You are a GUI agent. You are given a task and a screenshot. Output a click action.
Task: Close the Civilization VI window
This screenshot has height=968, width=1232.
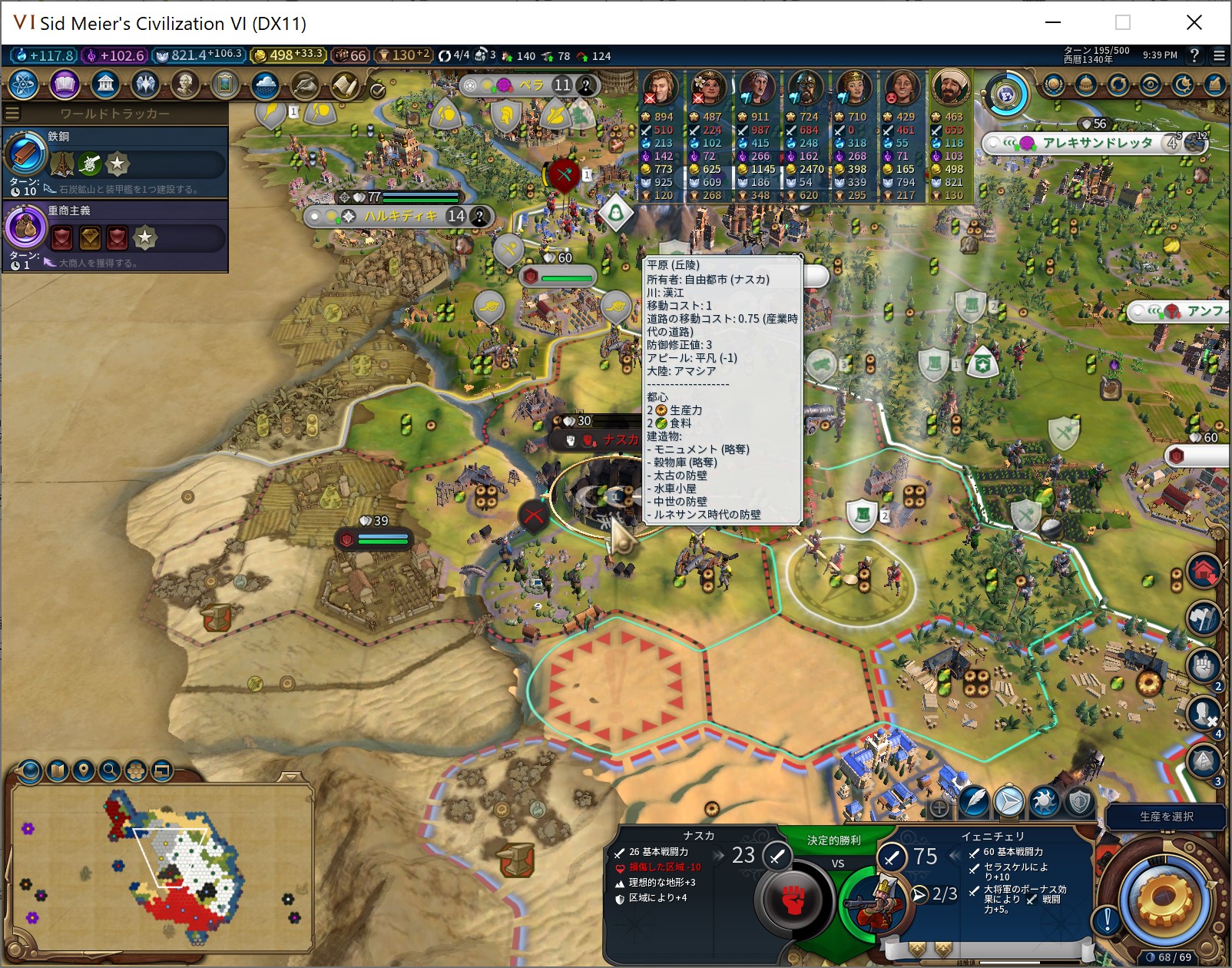pos(1194,22)
